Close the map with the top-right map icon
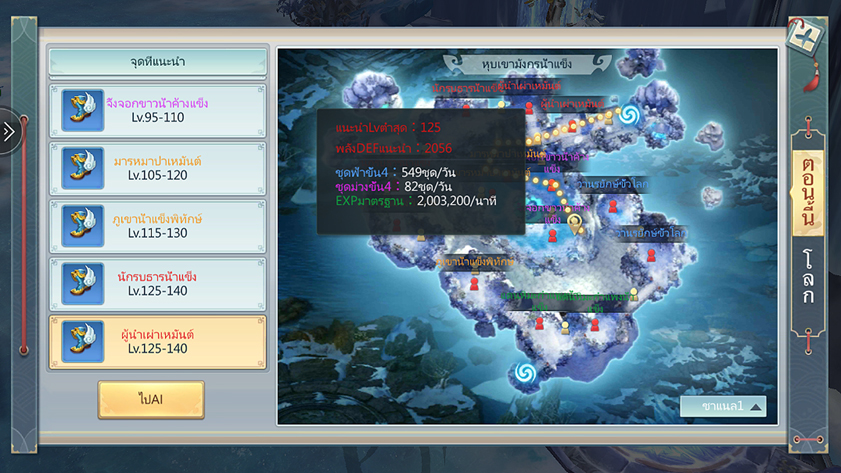 coord(807,38)
